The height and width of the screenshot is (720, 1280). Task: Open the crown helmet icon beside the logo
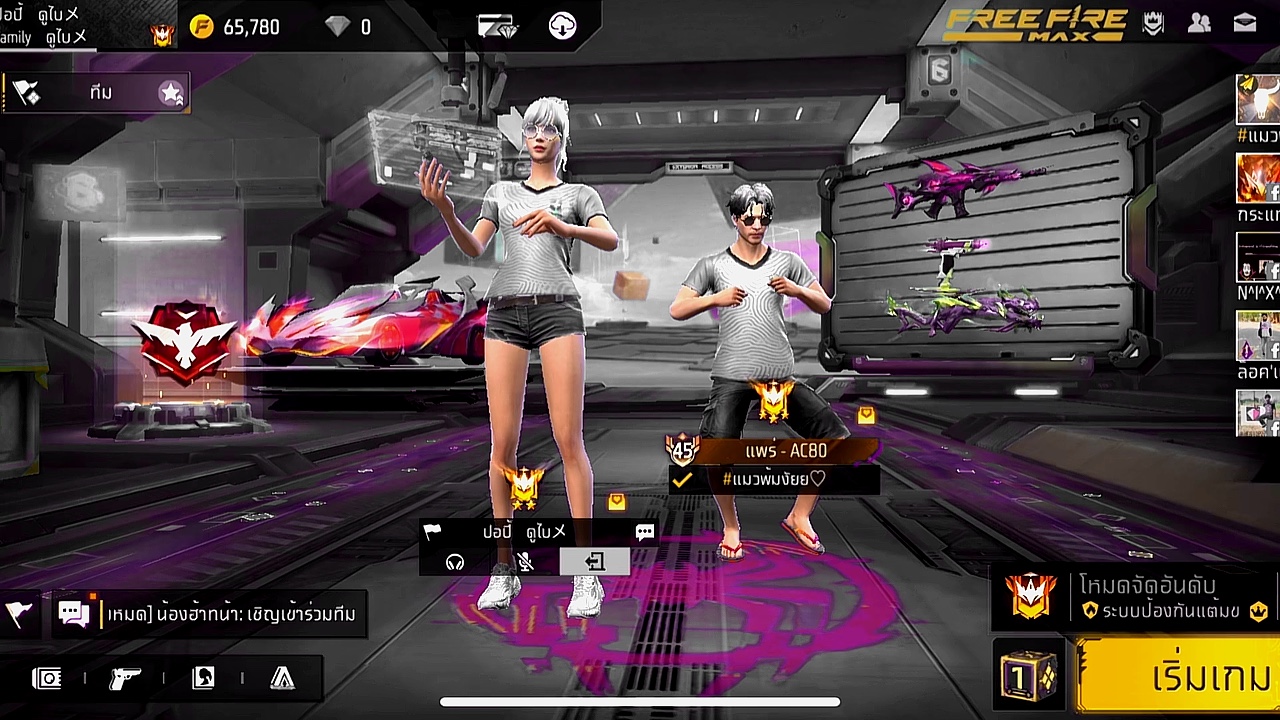pyautogui.click(x=1153, y=24)
